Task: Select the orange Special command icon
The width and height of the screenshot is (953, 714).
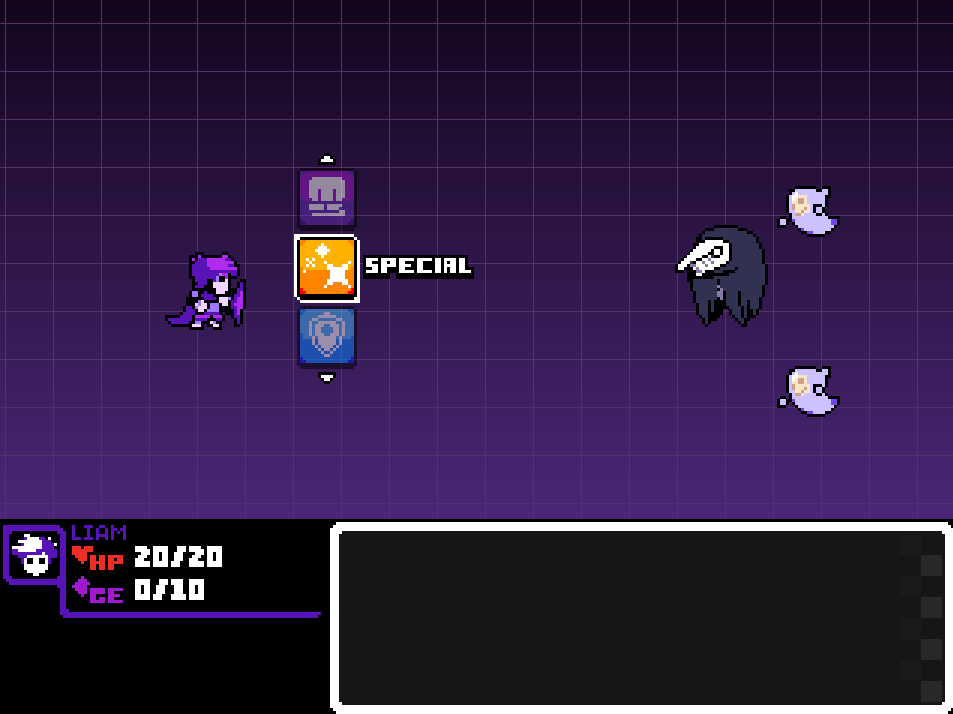Action: pos(327,268)
